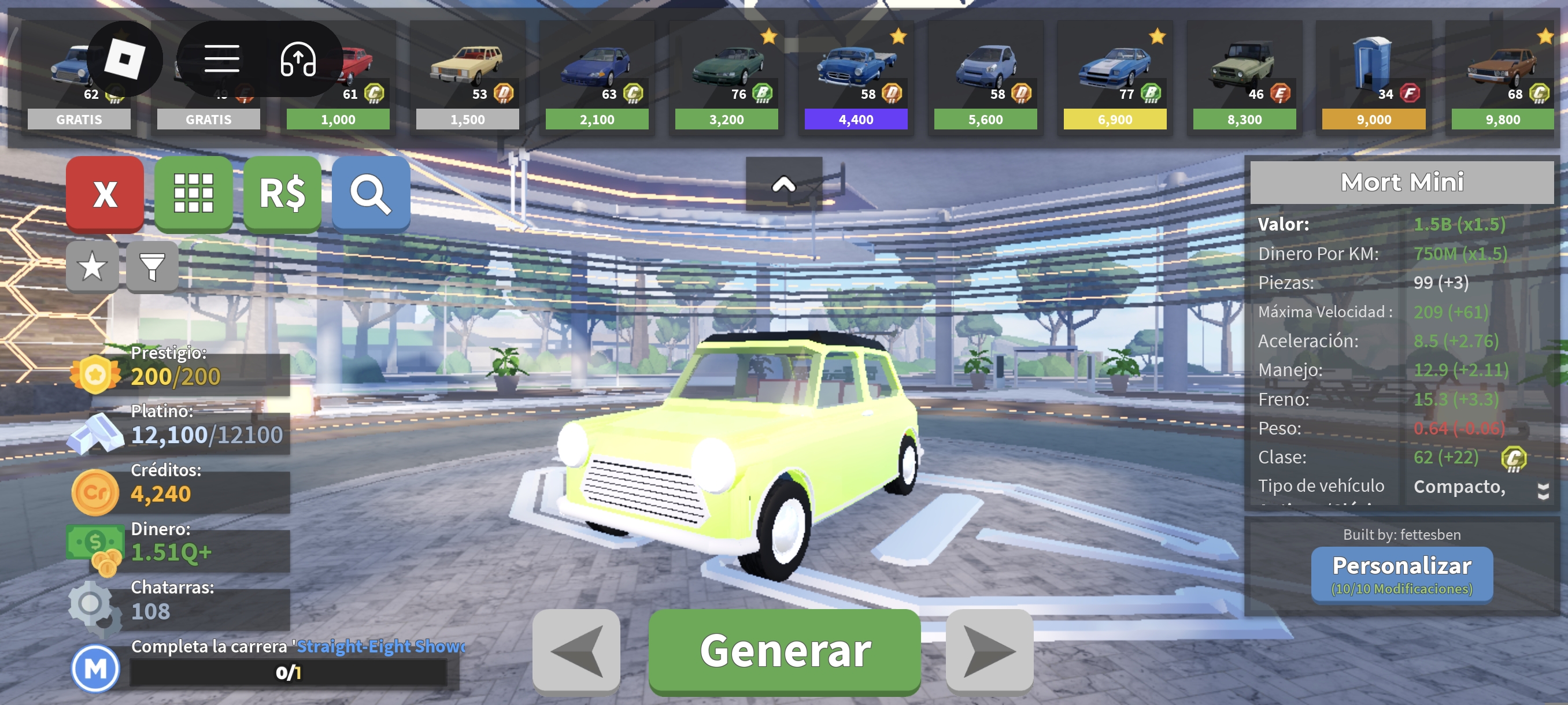Toggle the star favorites filter
The width and height of the screenshot is (1568, 705).
(92, 266)
